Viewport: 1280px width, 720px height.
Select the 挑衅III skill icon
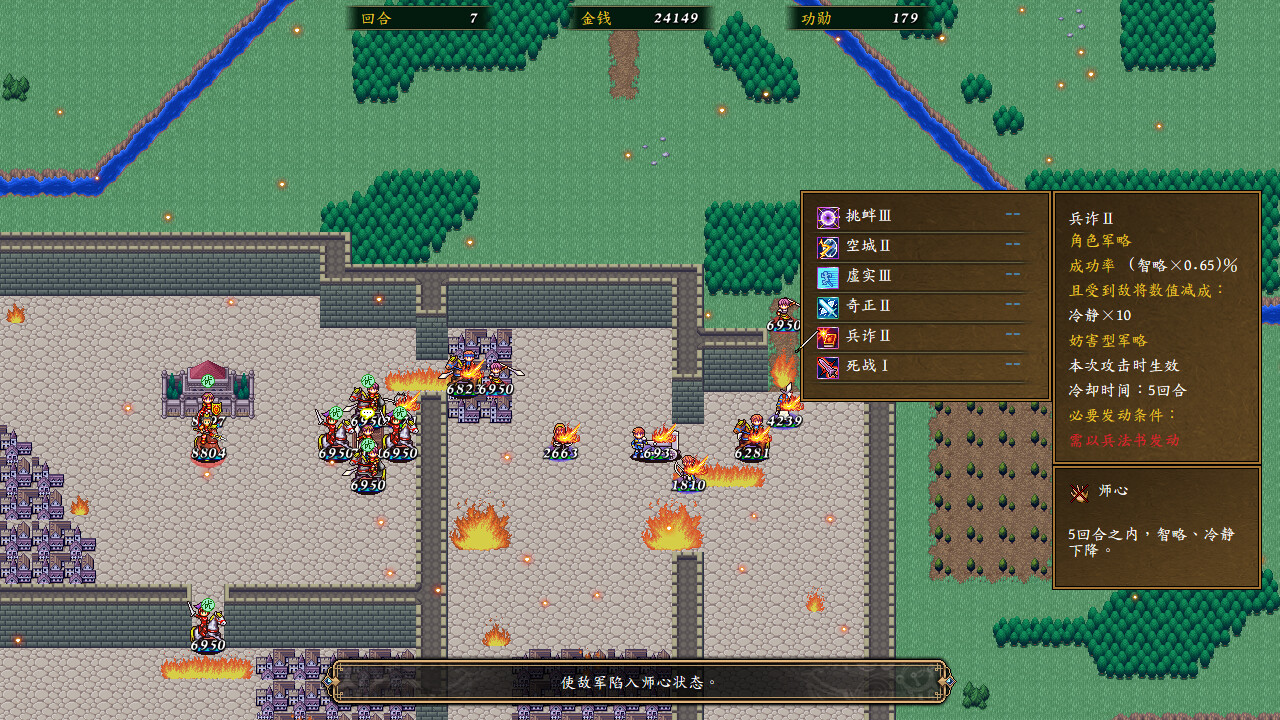point(828,217)
